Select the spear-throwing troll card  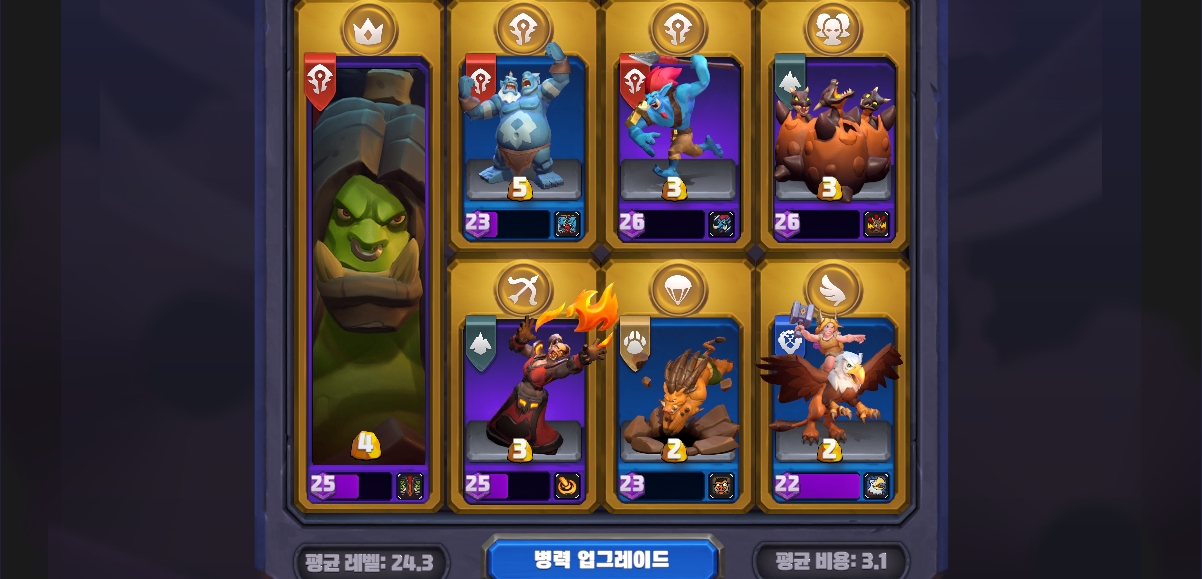pos(677,130)
